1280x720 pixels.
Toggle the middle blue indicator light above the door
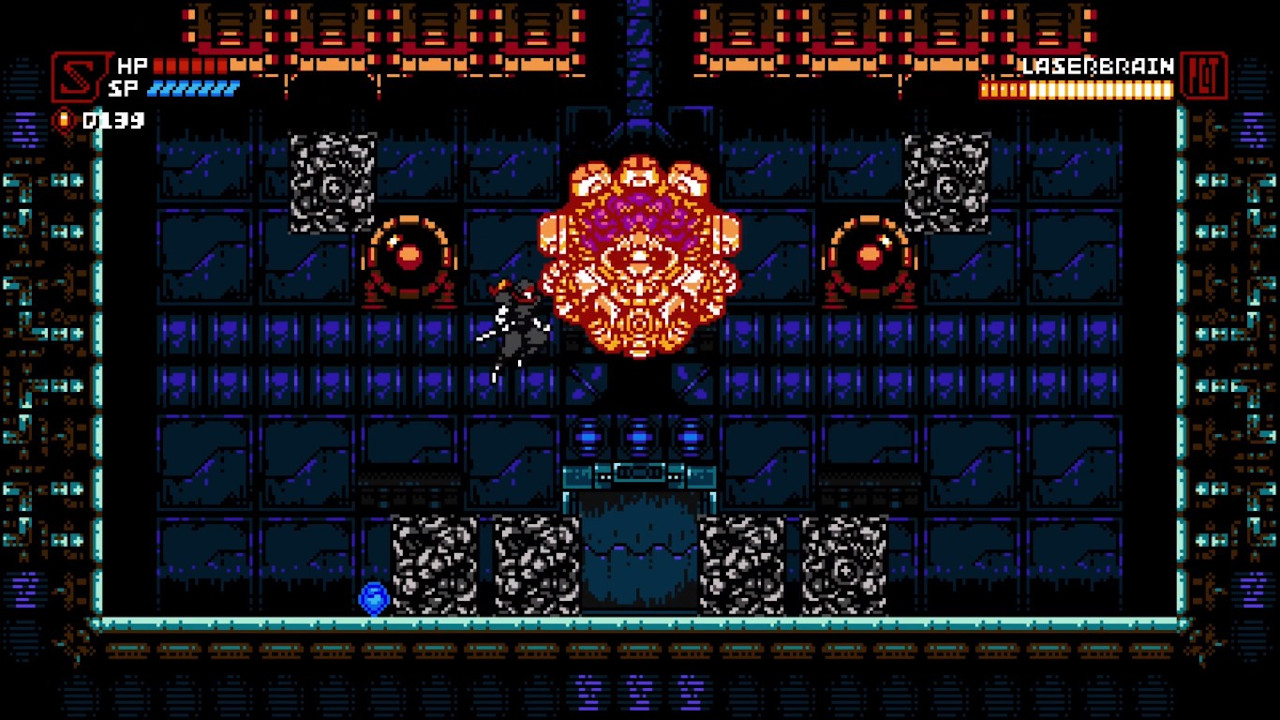[639, 434]
